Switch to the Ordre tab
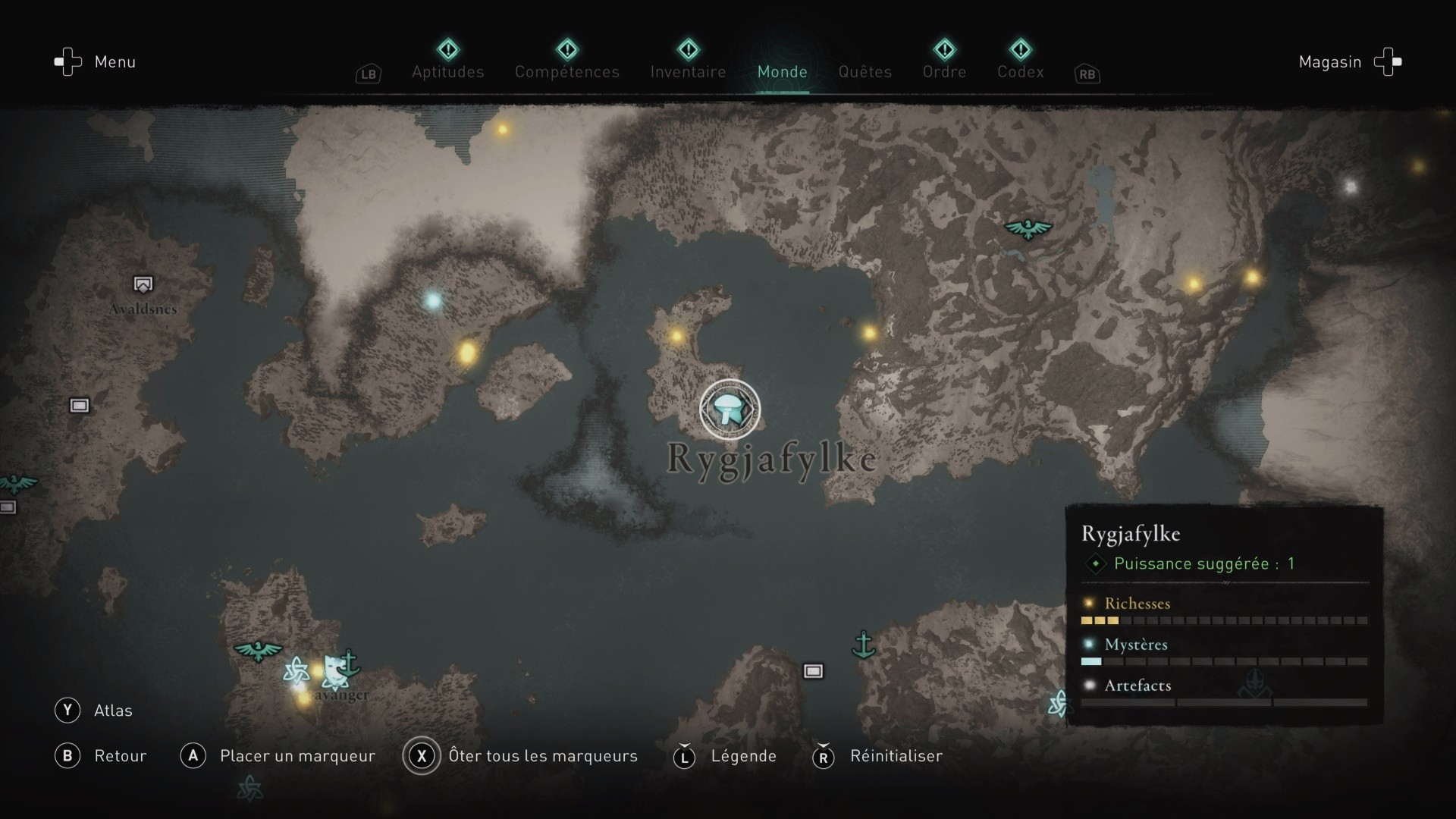 click(944, 72)
